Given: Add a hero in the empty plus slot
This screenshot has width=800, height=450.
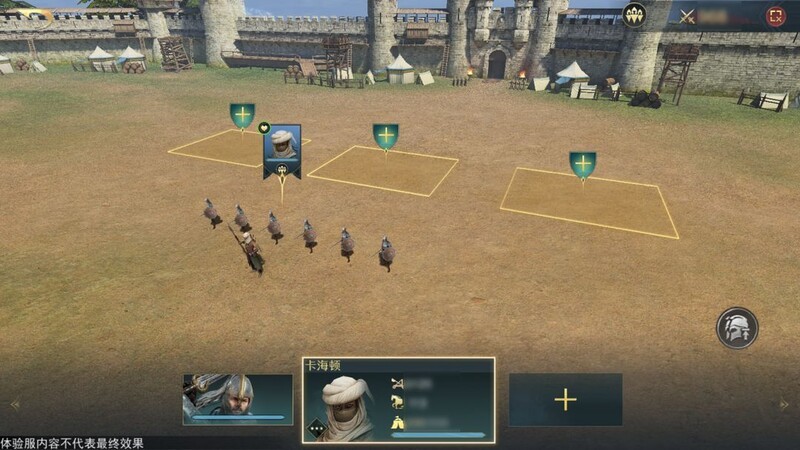Looking at the screenshot, I should (565, 400).
